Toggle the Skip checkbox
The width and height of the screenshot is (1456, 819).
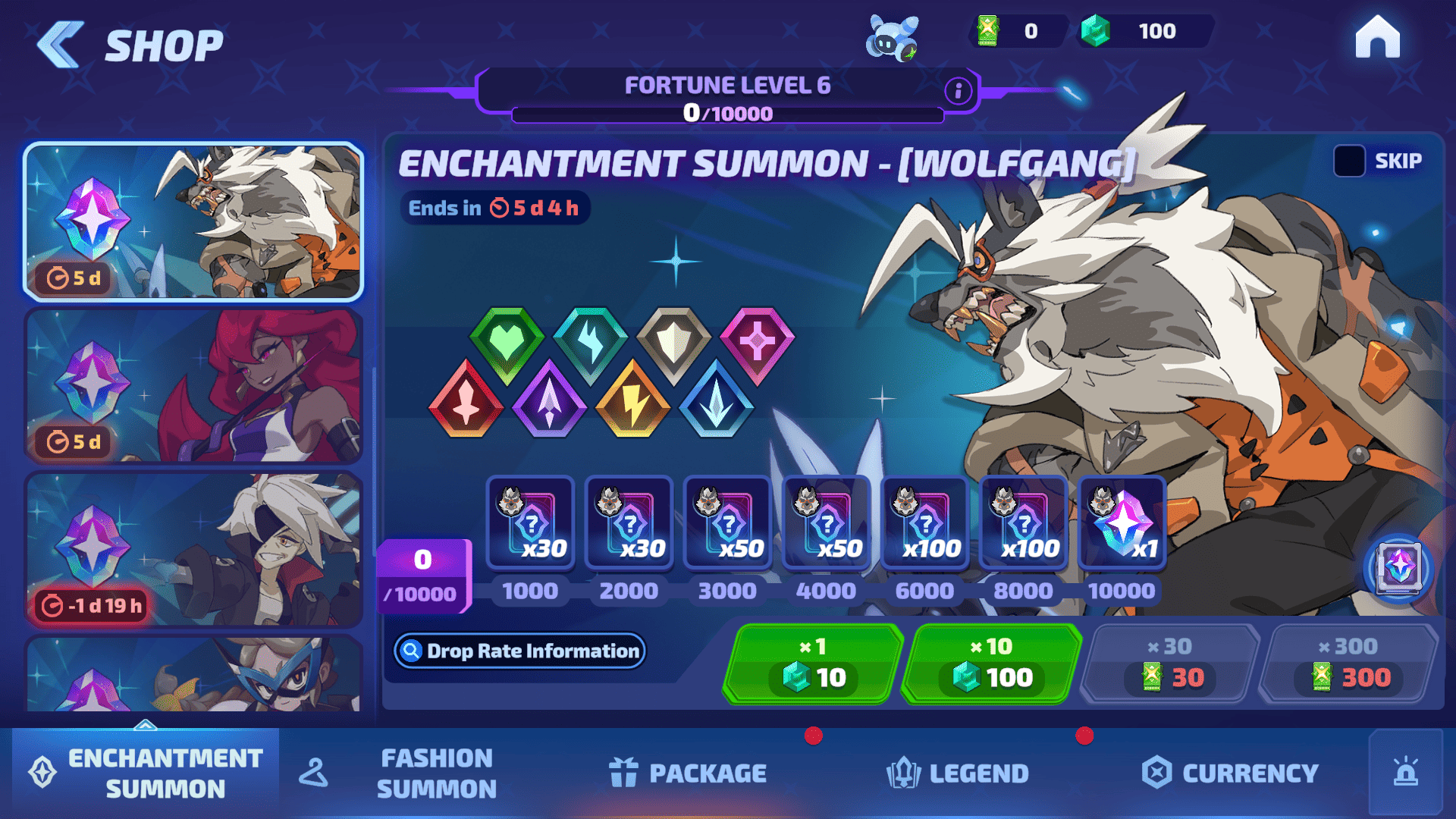click(x=1349, y=161)
